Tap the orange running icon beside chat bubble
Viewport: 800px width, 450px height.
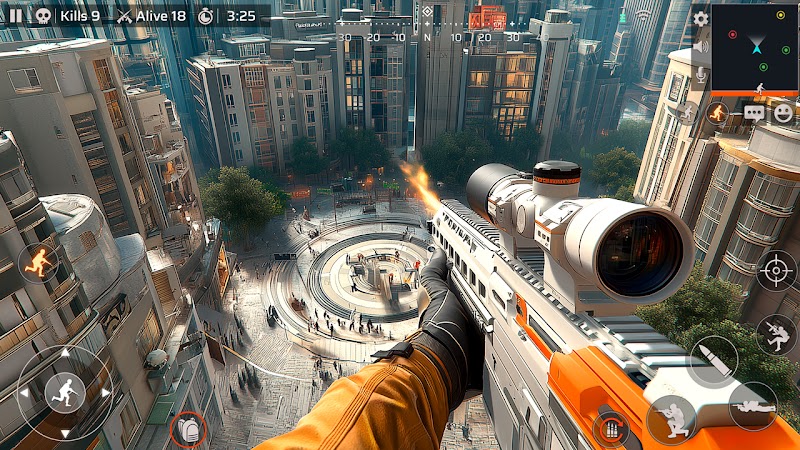(x=717, y=113)
